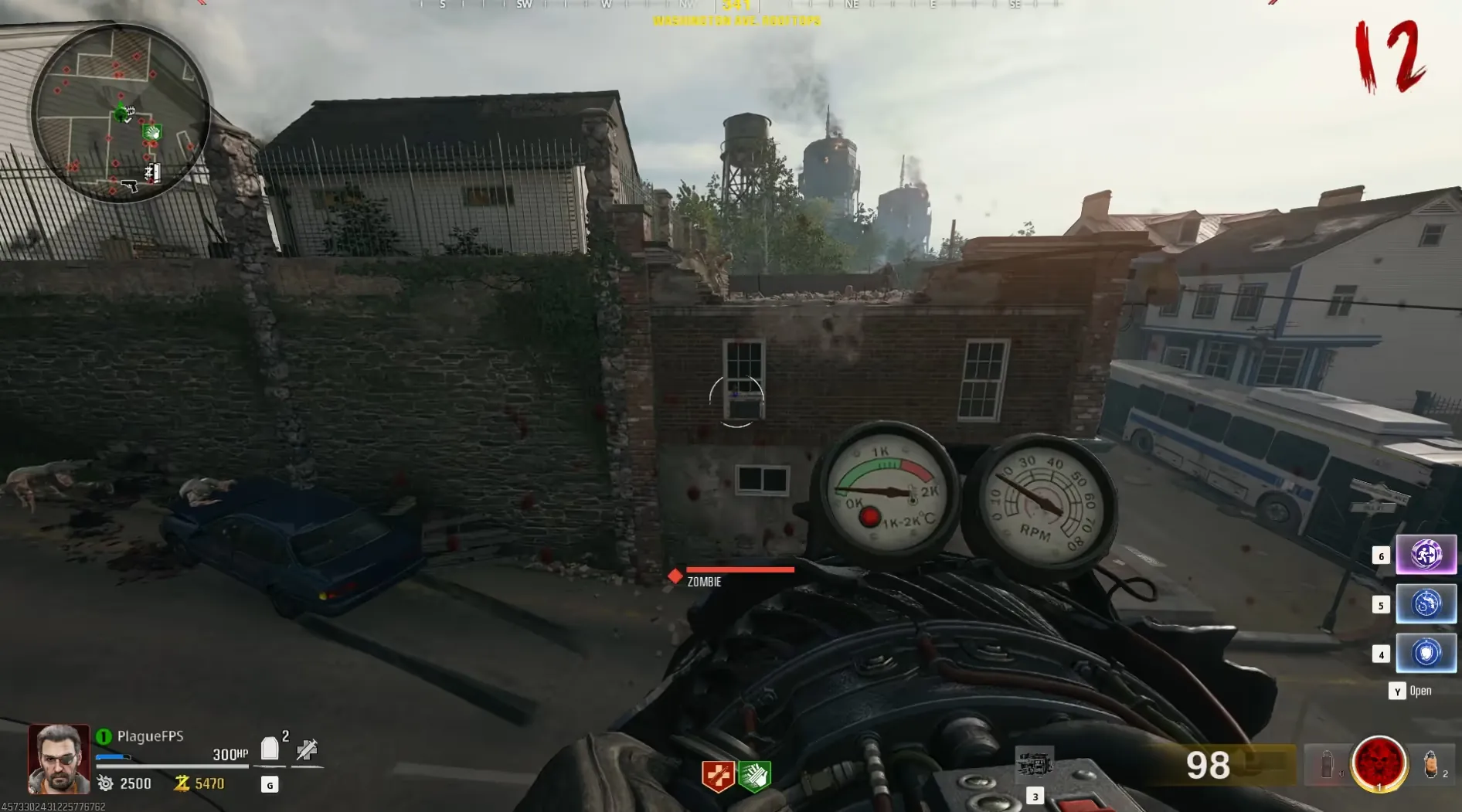The height and width of the screenshot is (812, 1462).
Task: Select the lethal grenade equipment slot
Action: click(x=1431, y=764)
